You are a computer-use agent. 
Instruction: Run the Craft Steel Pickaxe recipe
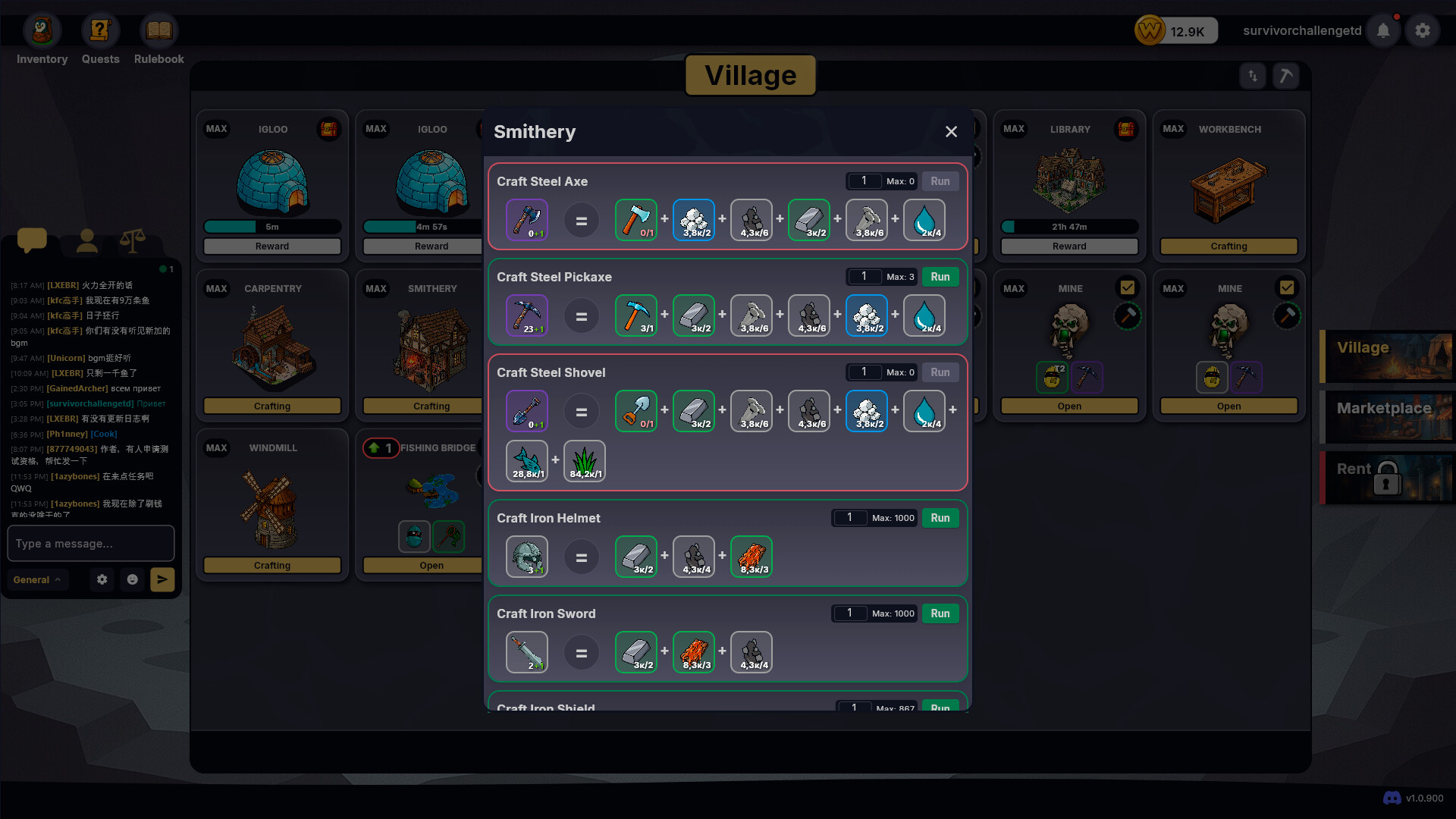(x=940, y=276)
